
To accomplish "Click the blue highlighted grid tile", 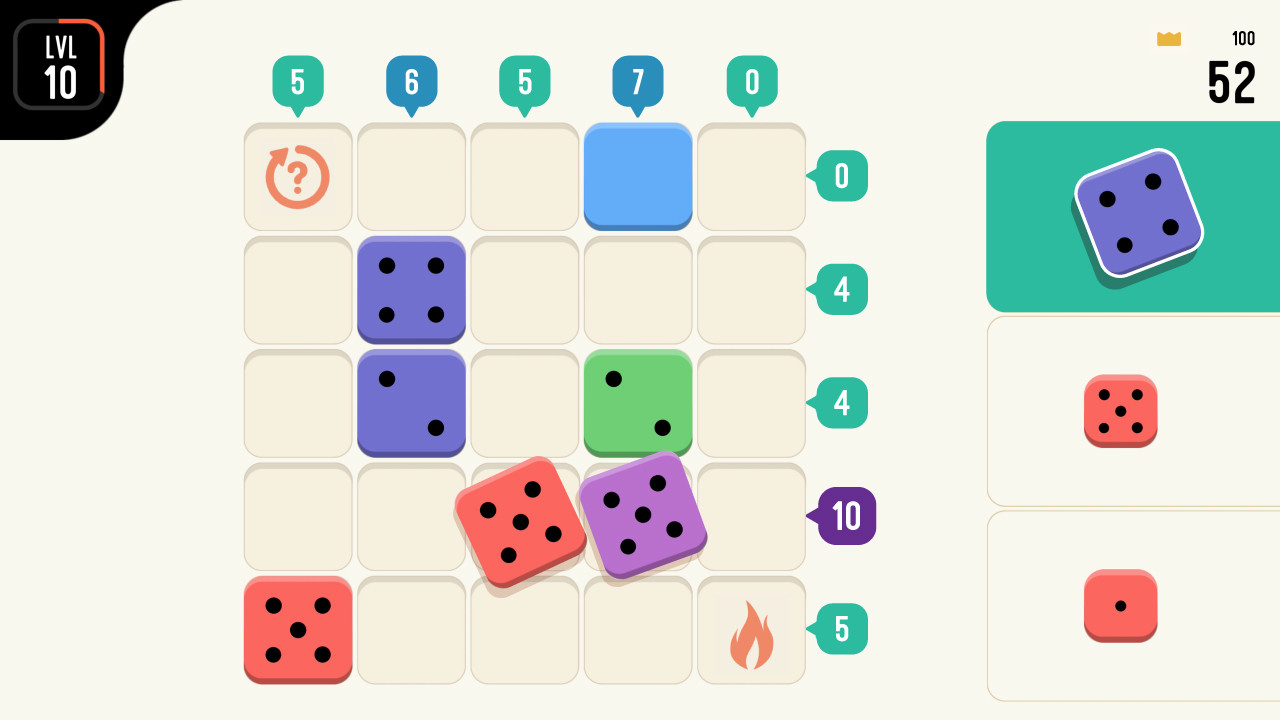I will (x=637, y=177).
